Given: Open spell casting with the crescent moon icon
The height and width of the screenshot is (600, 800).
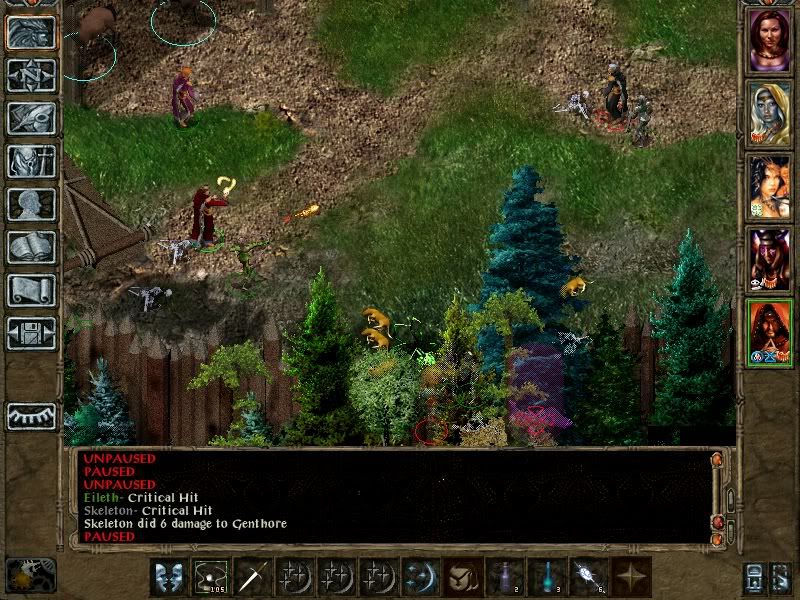Looking at the screenshot, I should pyautogui.click(x=419, y=577).
